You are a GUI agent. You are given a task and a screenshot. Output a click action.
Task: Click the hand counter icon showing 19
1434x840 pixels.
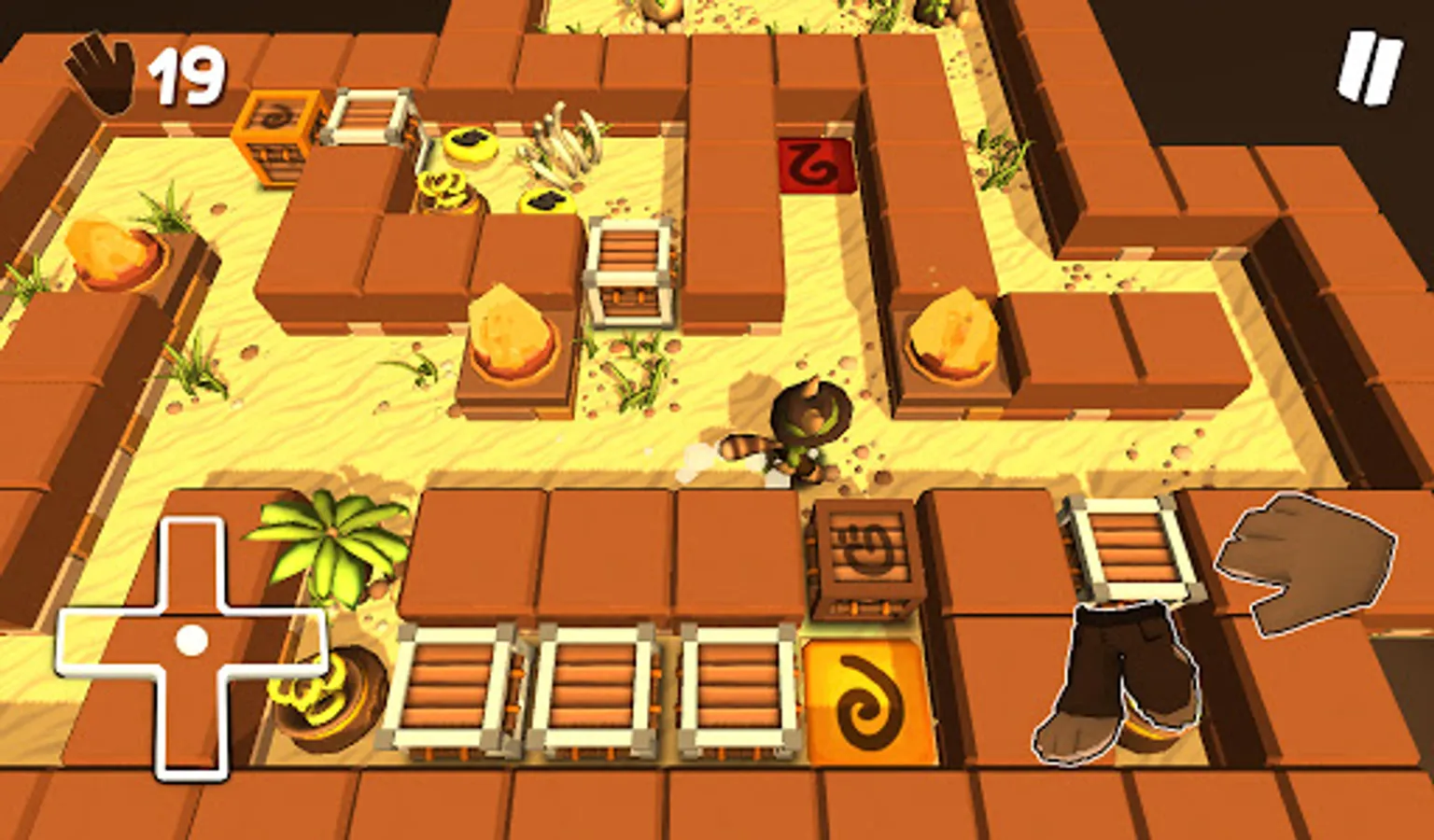click(x=103, y=70)
